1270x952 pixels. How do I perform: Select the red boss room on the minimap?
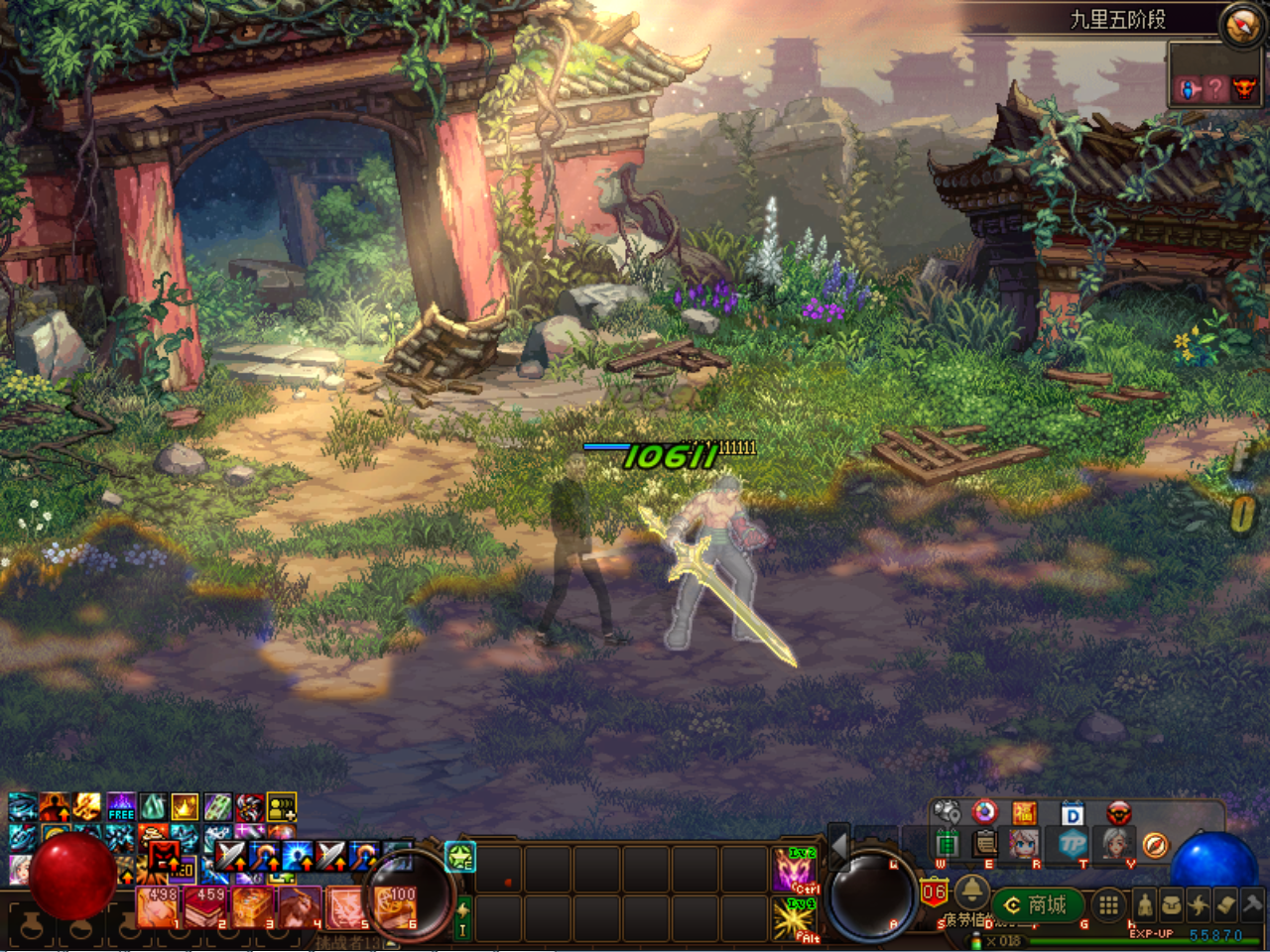coord(1243,89)
